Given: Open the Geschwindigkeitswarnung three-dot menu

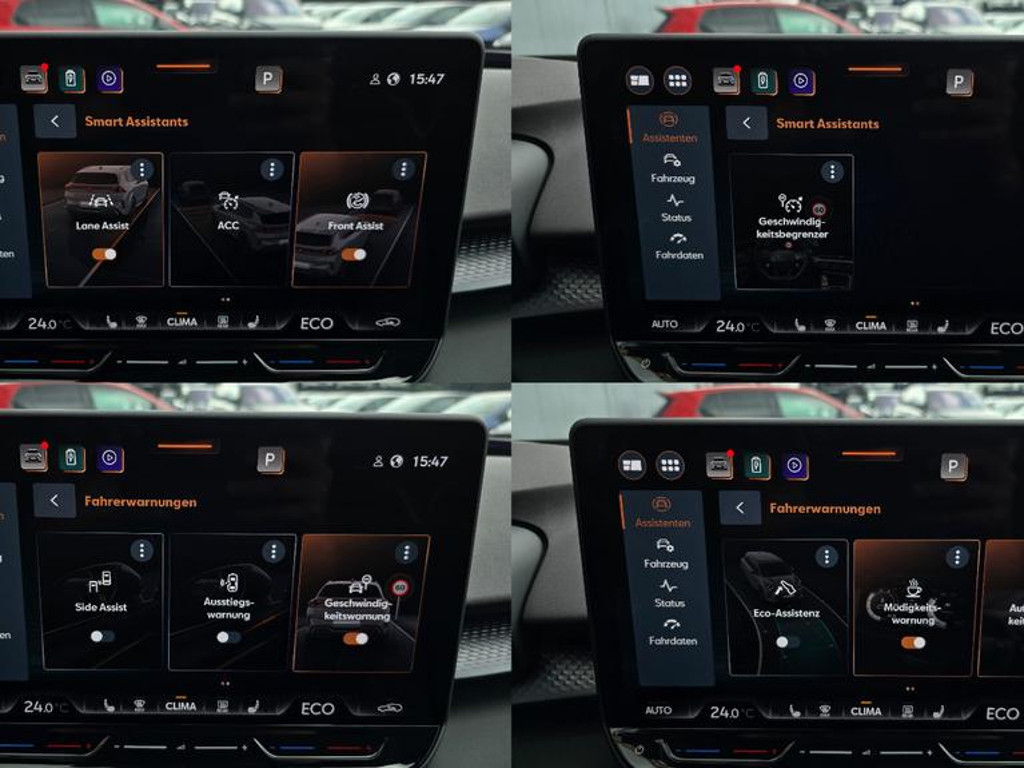Looking at the screenshot, I should coord(405,552).
